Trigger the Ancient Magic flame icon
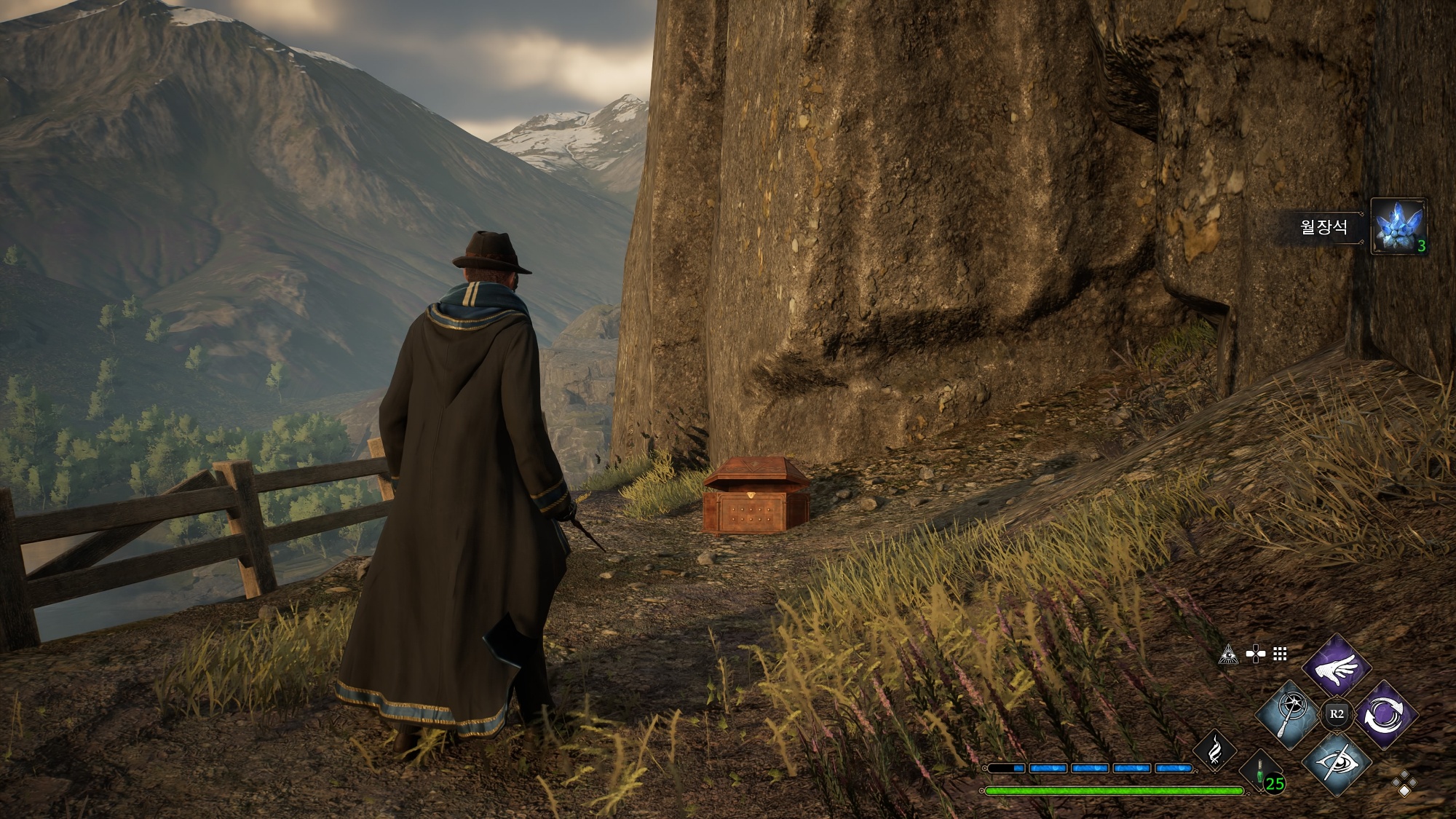The height and width of the screenshot is (819, 1456). click(1214, 751)
